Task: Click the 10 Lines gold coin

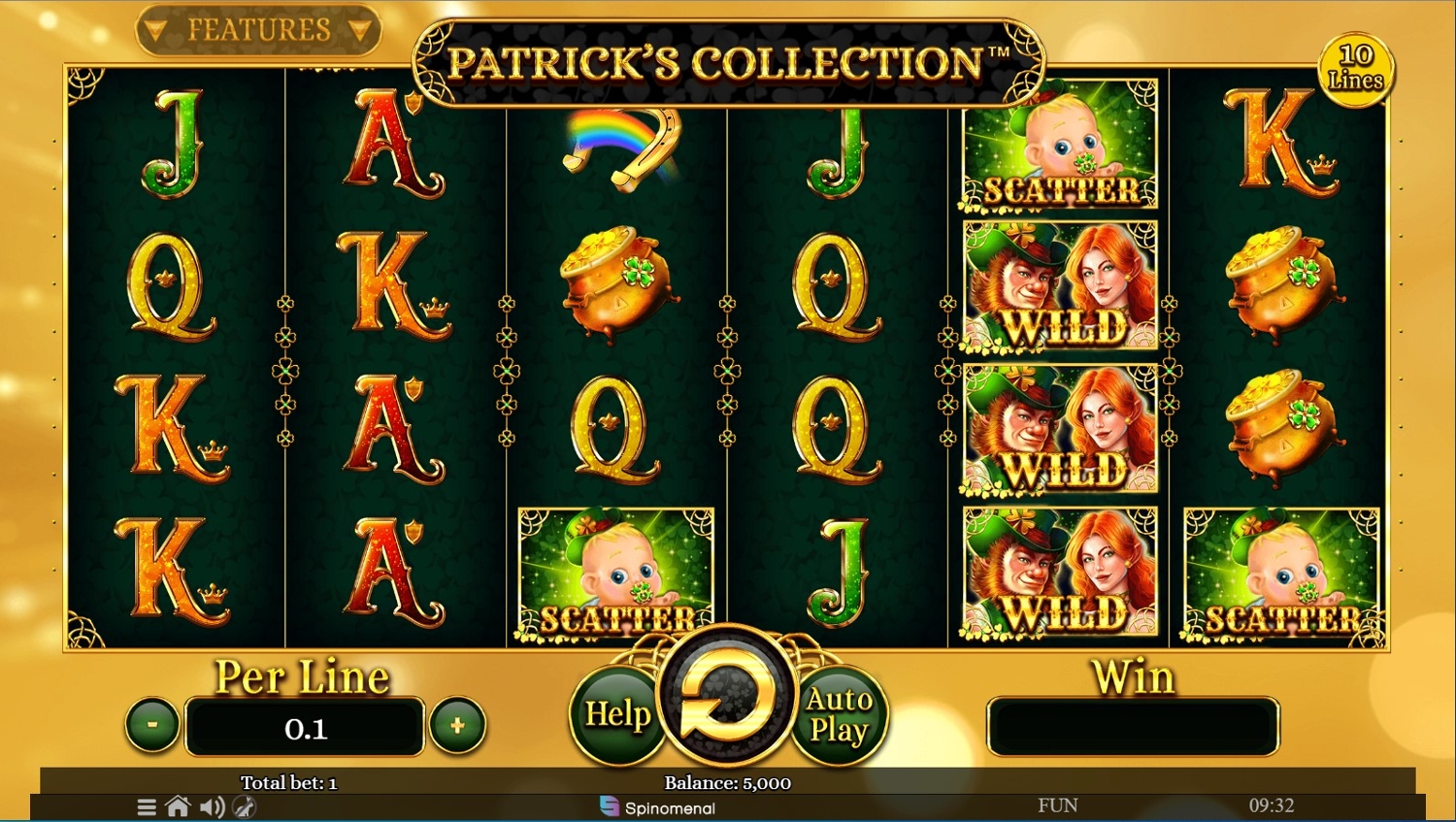Action: [1355, 68]
